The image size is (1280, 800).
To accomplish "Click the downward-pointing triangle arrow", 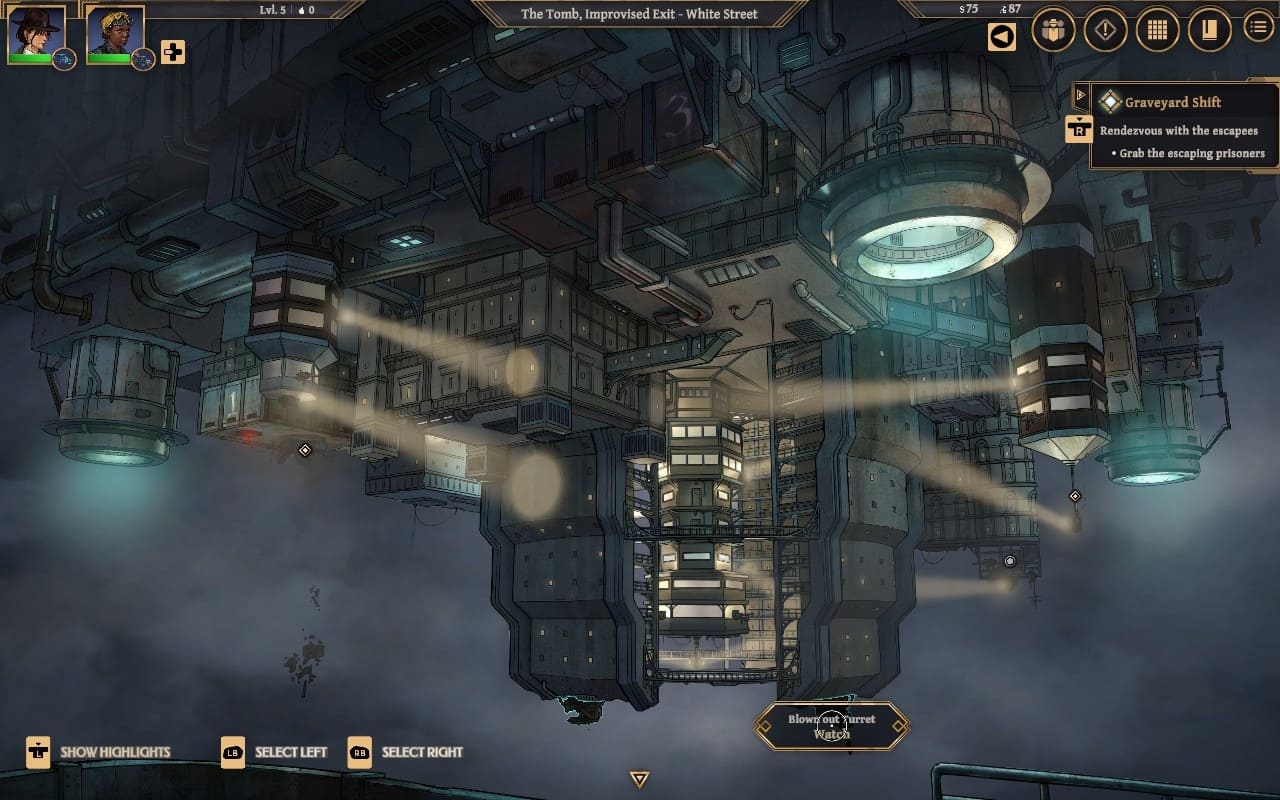I will coord(640,779).
